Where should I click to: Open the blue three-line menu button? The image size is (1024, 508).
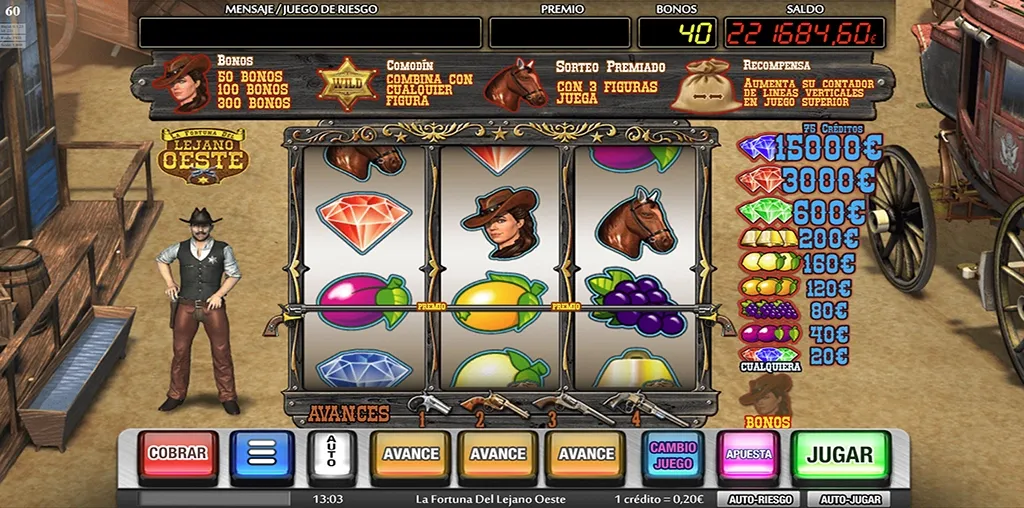261,455
